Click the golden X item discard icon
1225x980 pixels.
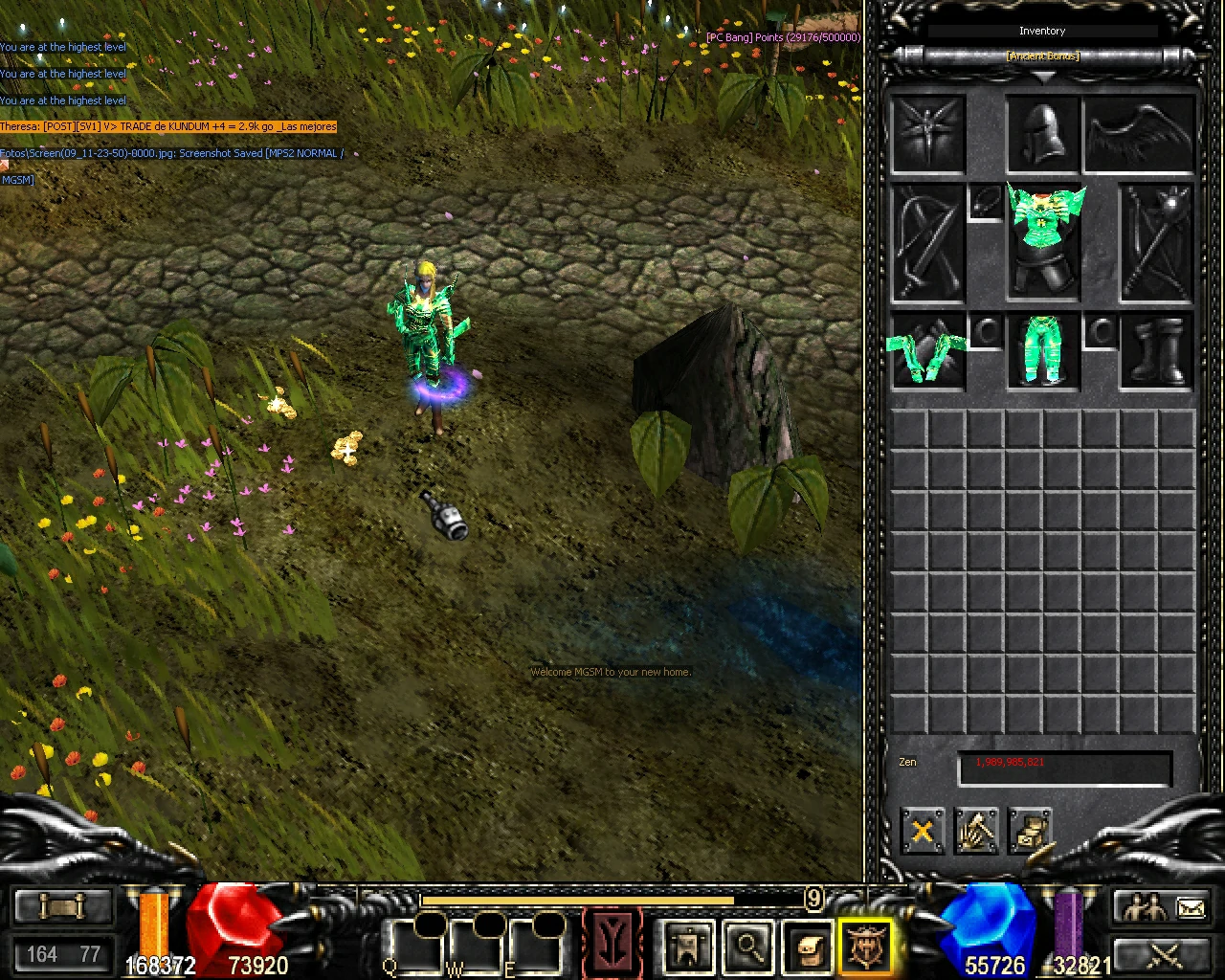pyautogui.click(x=922, y=831)
